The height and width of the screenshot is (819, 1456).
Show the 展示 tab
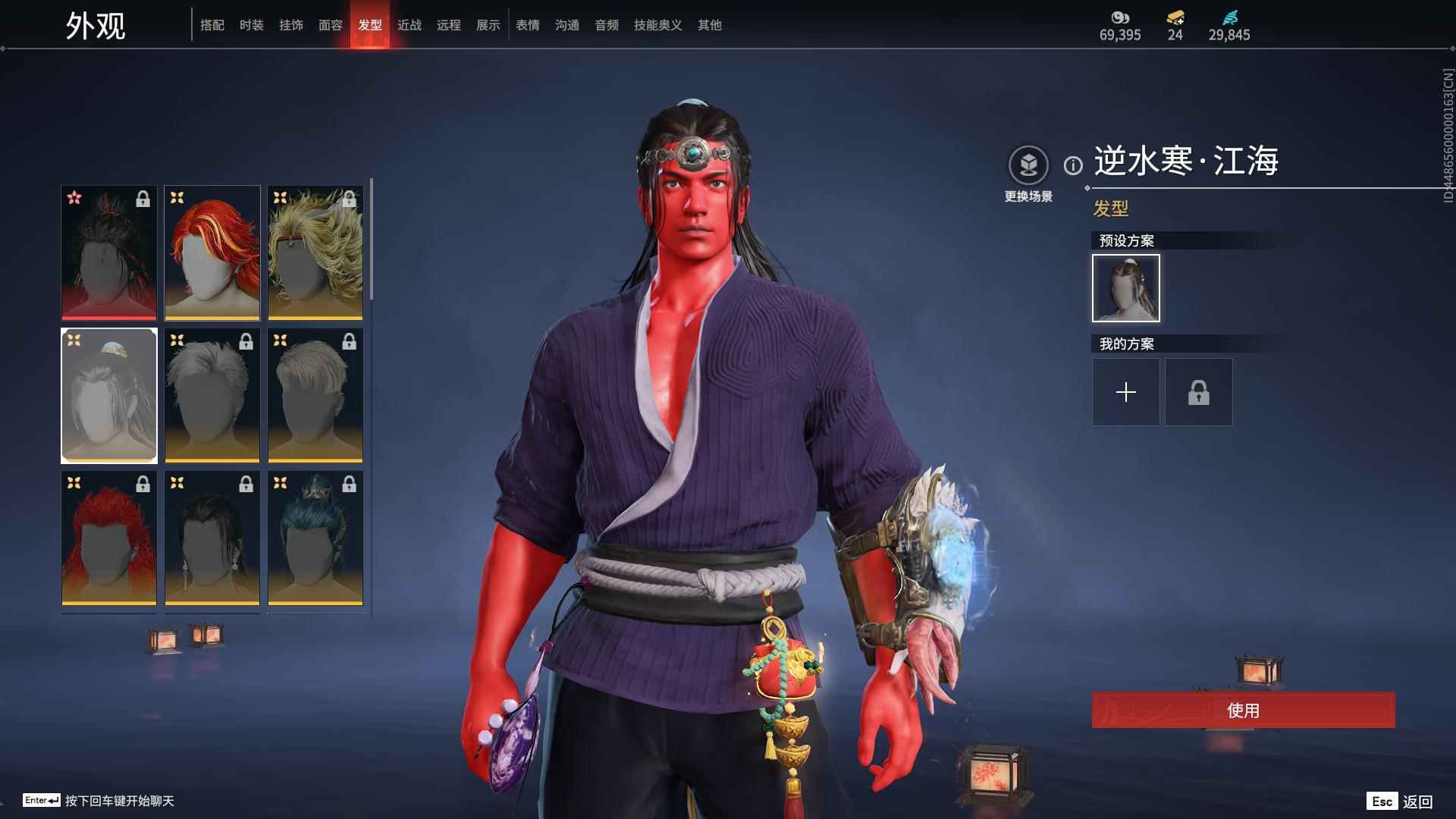pyautogui.click(x=488, y=25)
